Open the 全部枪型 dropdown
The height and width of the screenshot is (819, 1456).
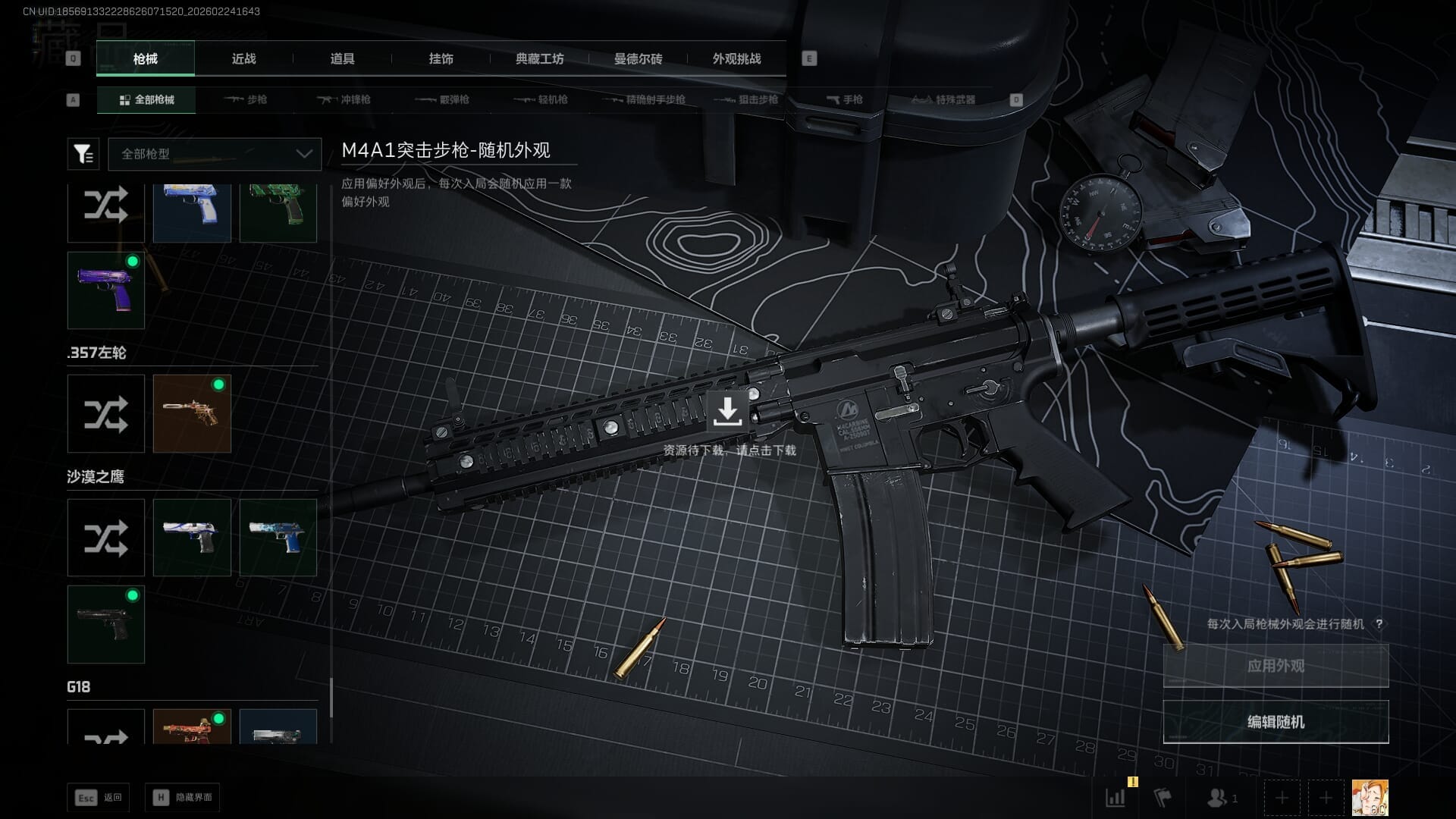click(x=215, y=154)
